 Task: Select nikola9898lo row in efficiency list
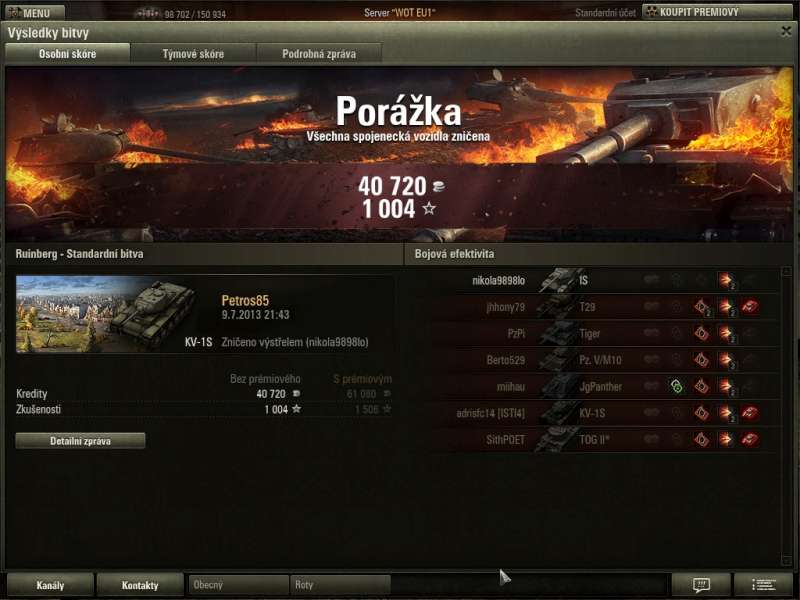600,281
